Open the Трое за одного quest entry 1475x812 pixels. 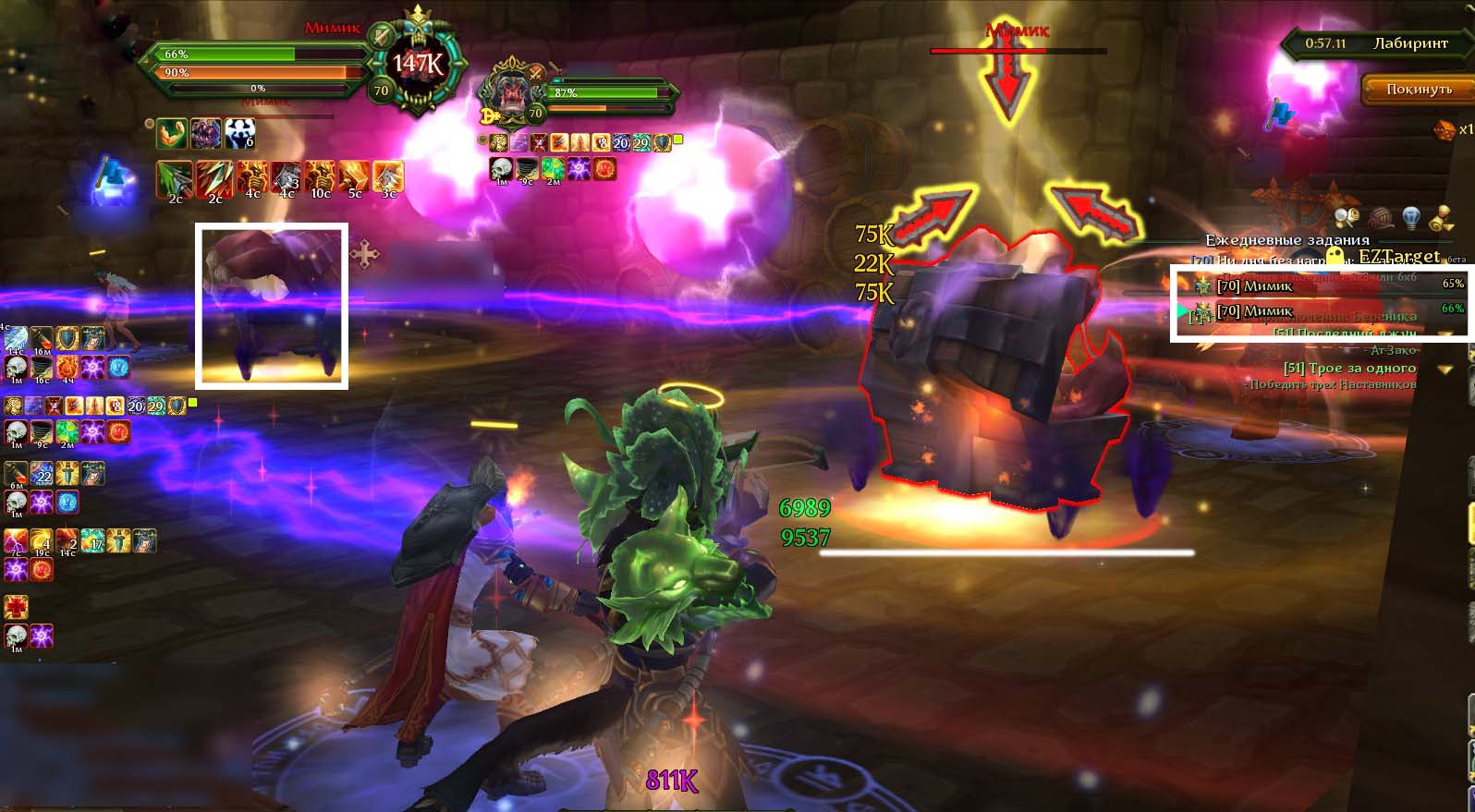coord(1349,368)
